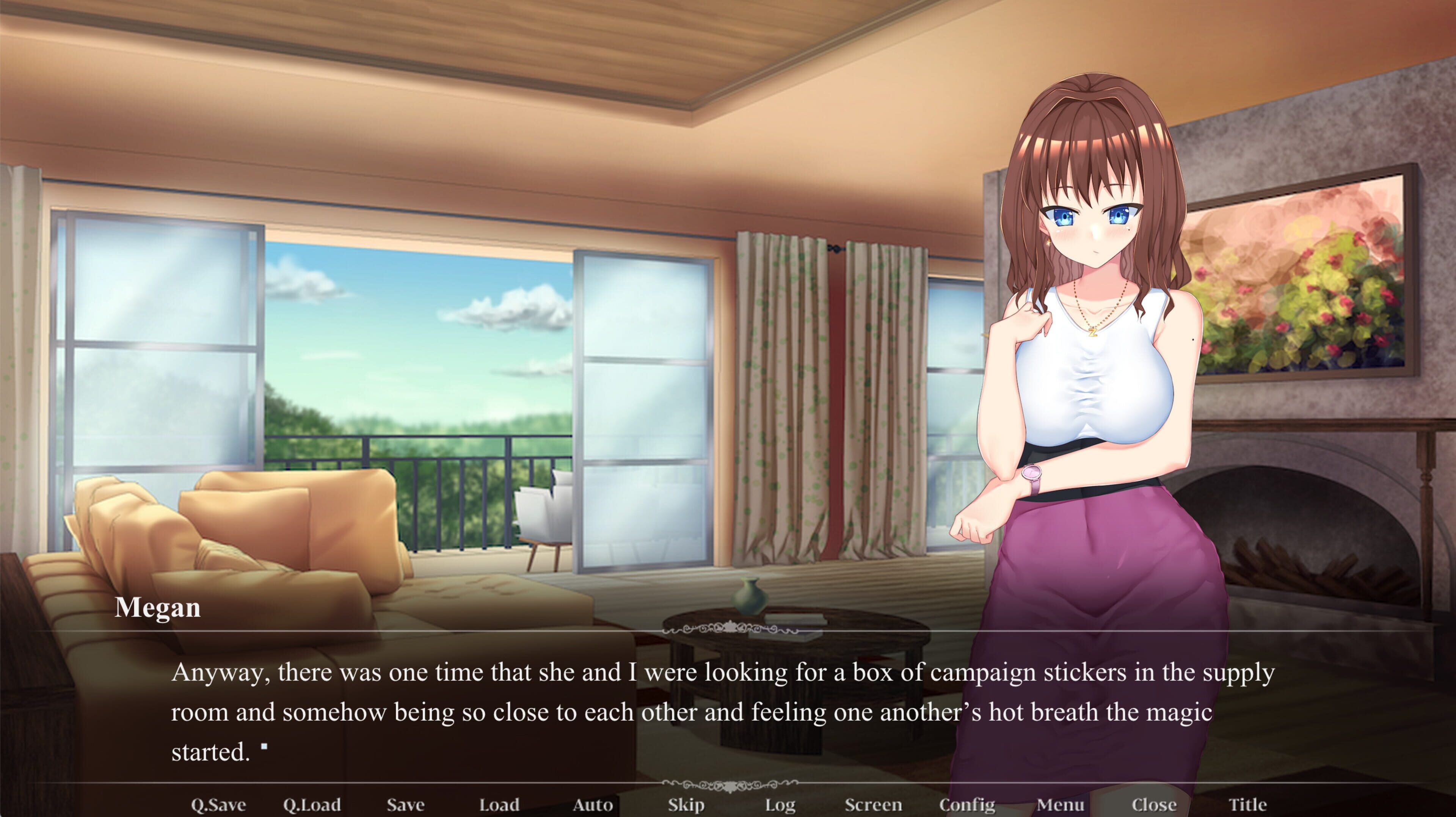Screen dimensions: 1456x817
Task: Toggle the Screen display mode
Action: click(x=873, y=804)
